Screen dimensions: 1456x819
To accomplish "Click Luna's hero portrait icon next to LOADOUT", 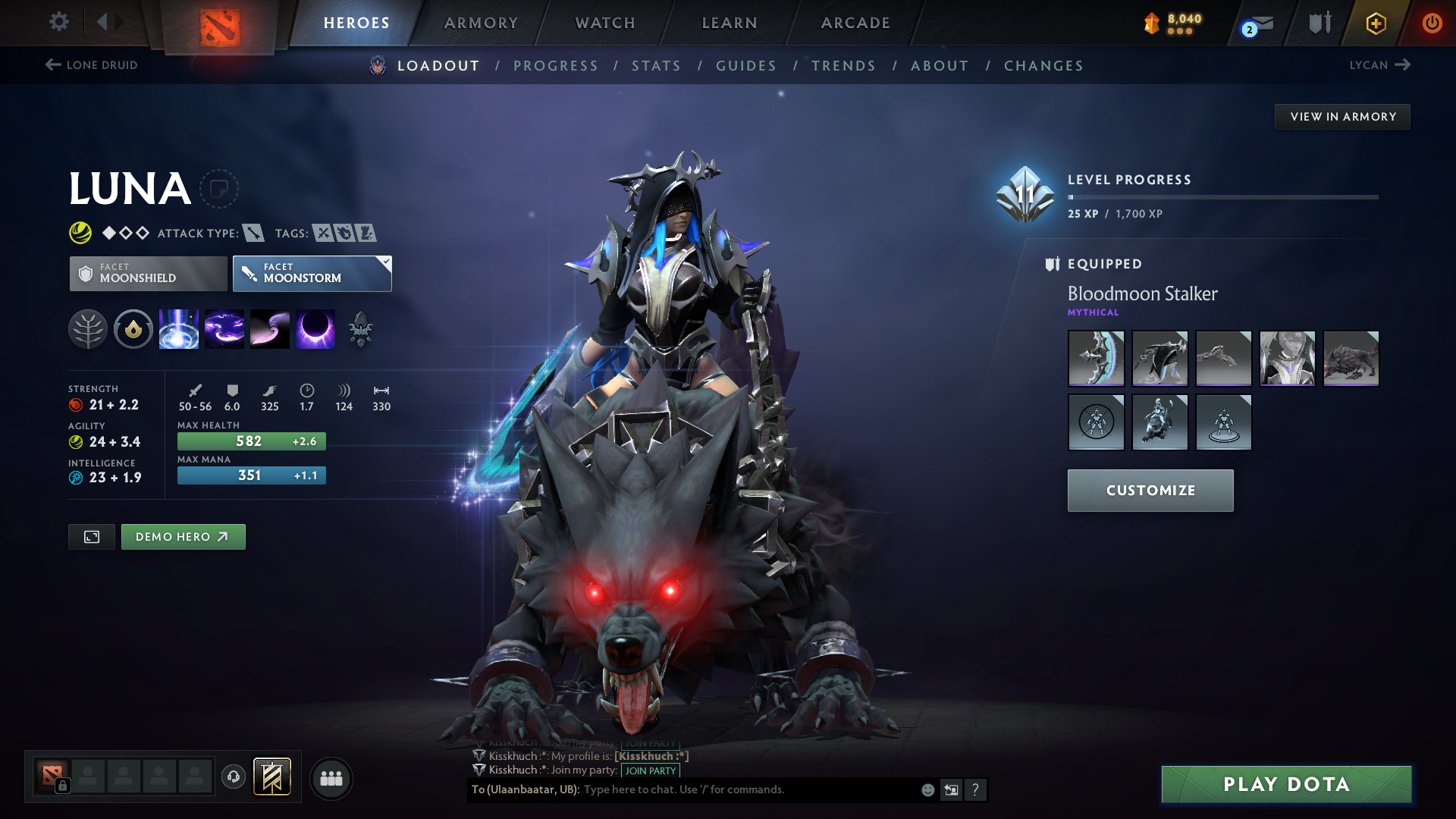I will tap(377, 66).
